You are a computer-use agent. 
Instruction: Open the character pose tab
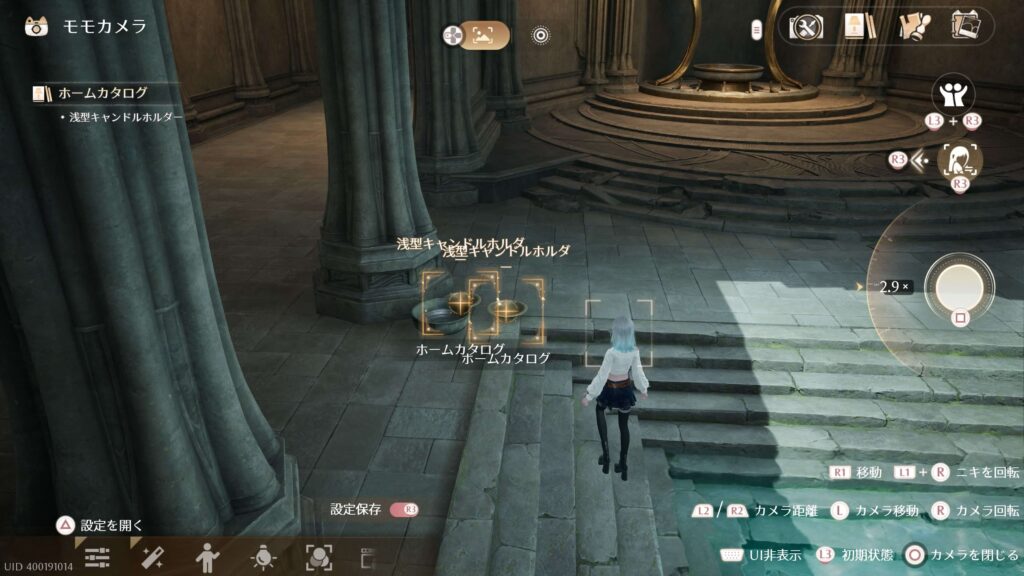pos(208,557)
